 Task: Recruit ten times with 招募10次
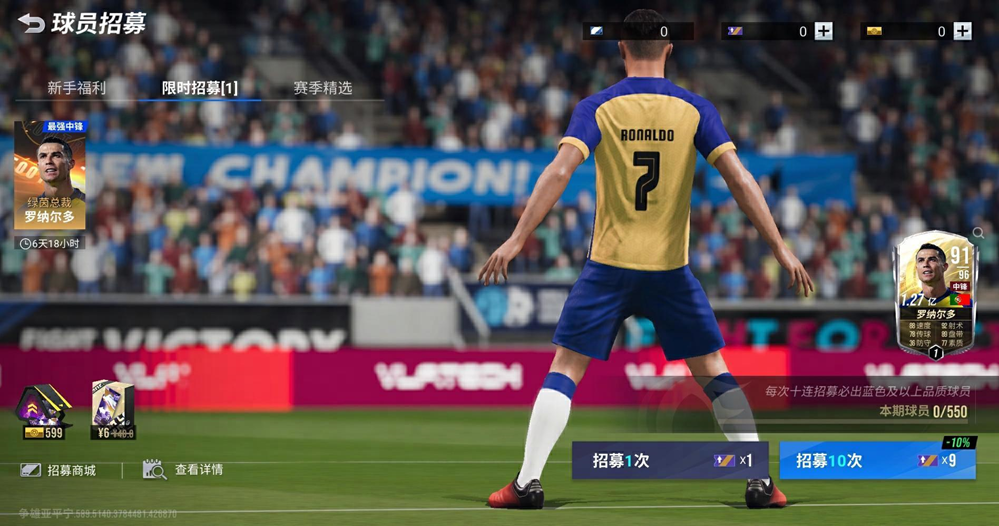coord(876,461)
